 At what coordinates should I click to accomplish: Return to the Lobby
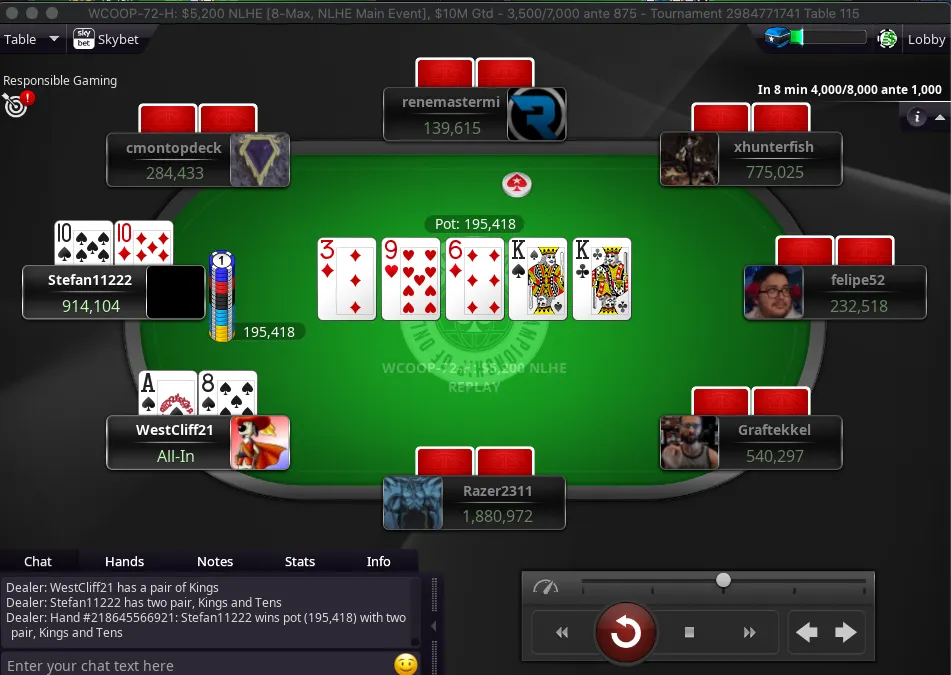(x=926, y=39)
